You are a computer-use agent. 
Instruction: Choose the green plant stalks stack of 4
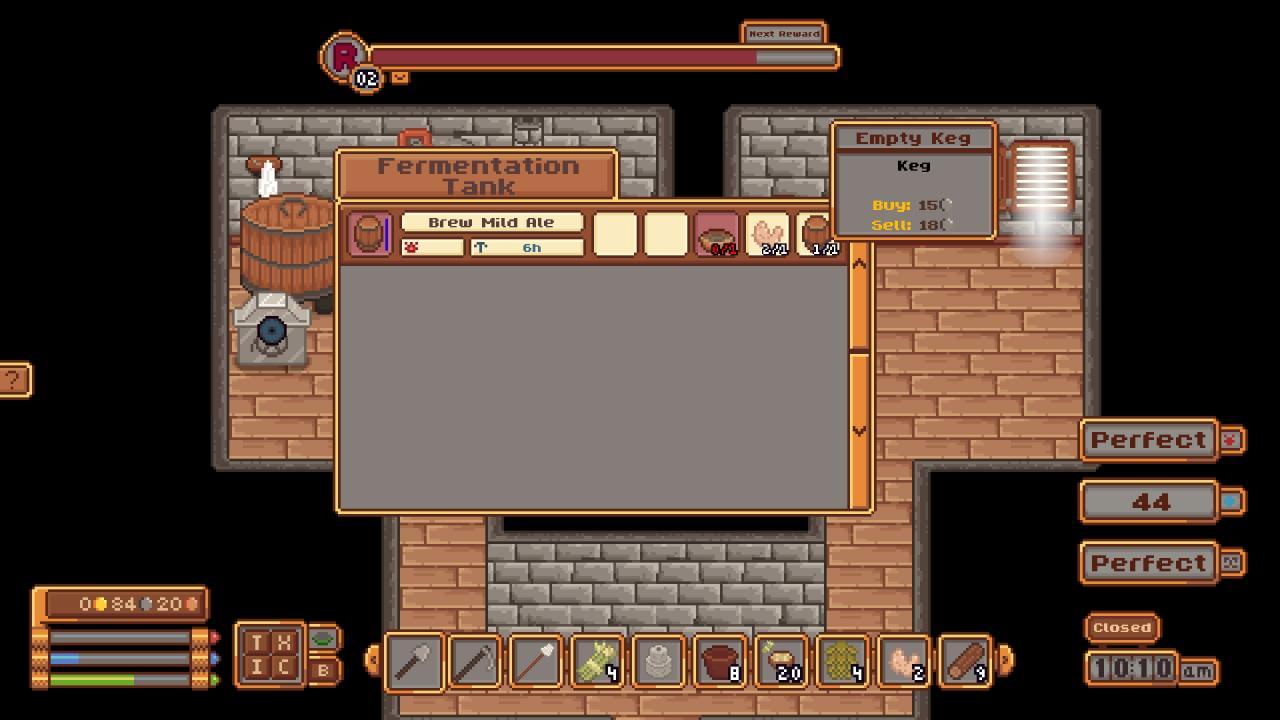pos(598,661)
